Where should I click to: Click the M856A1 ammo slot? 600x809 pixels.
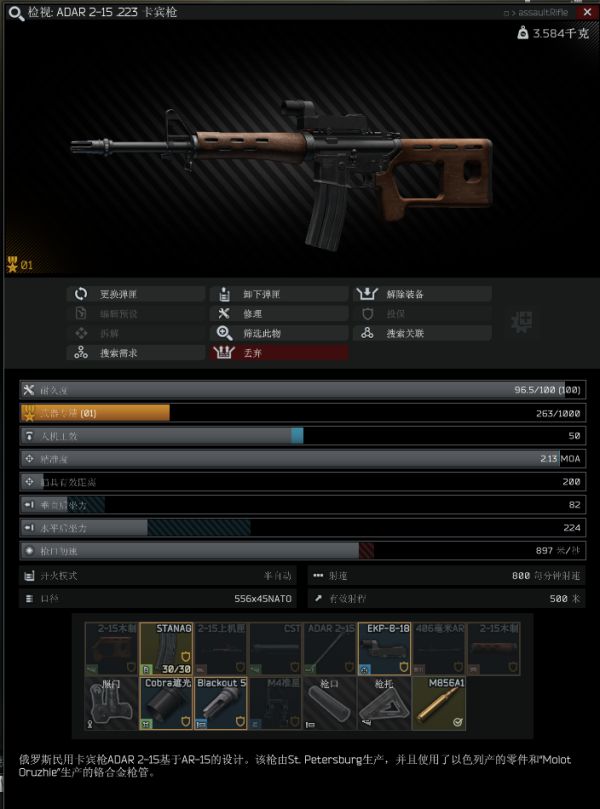tap(440, 703)
